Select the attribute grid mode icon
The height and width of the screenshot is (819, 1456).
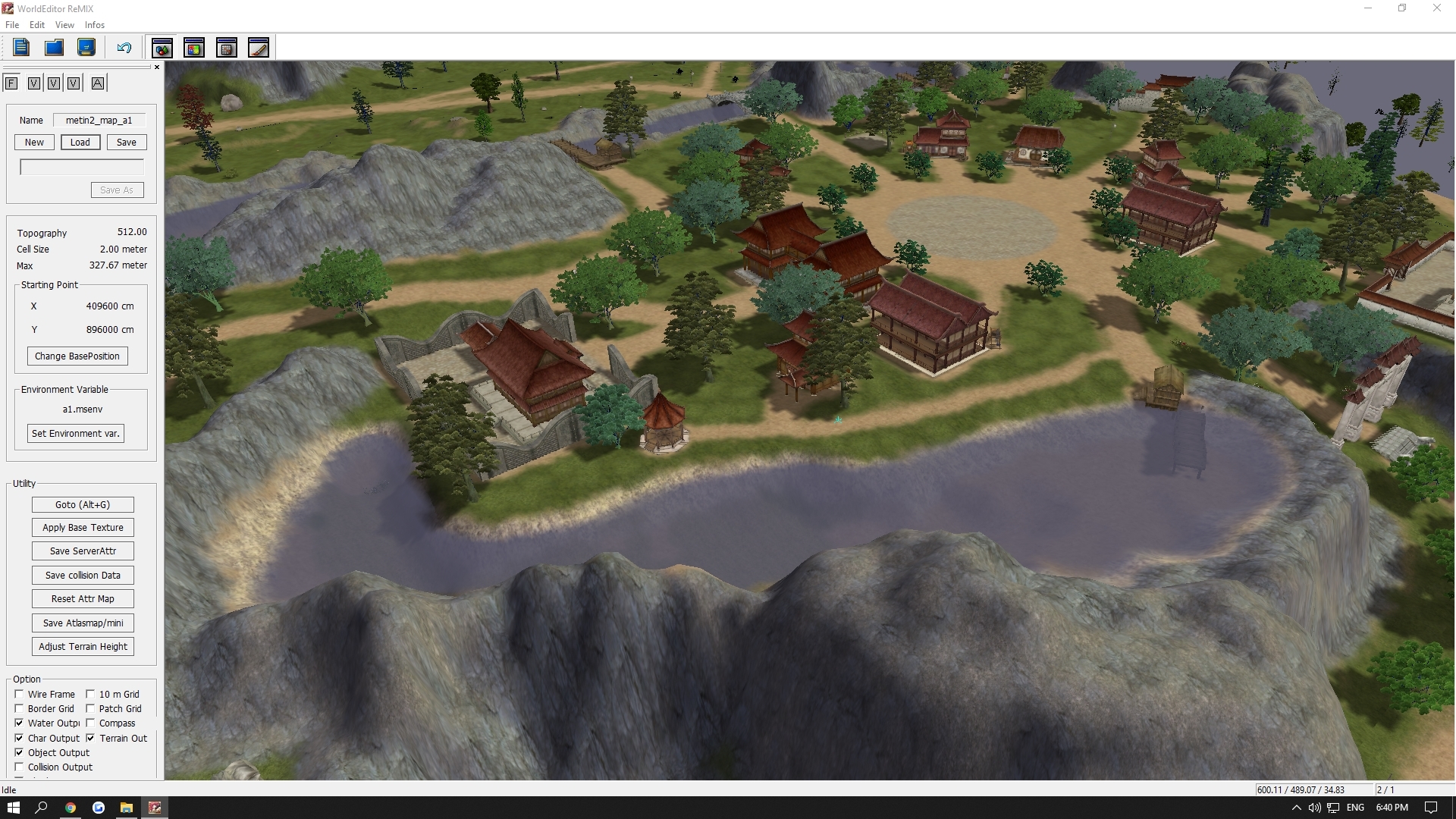[227, 47]
